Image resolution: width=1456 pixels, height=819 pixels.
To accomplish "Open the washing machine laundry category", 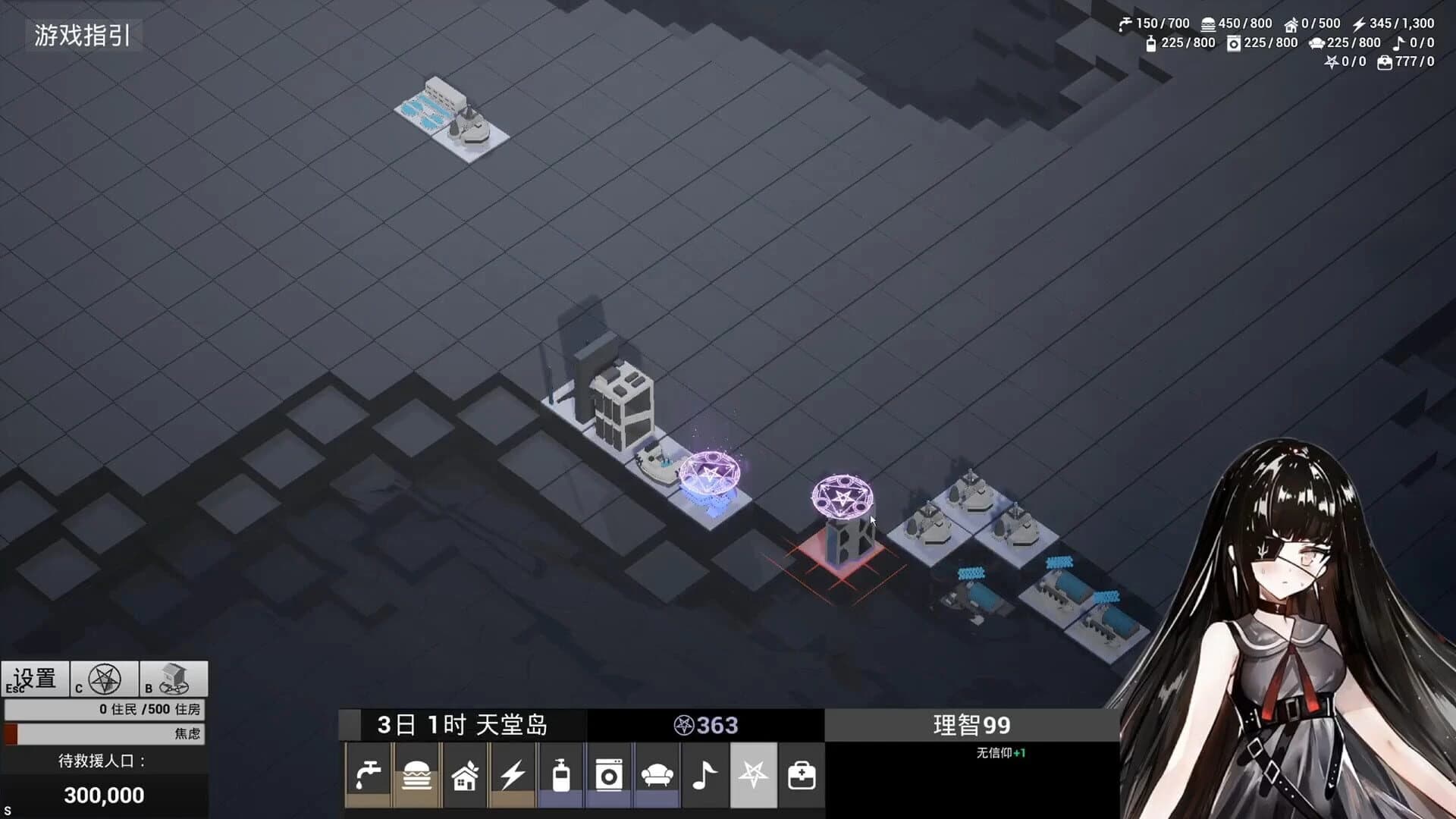I will [x=609, y=775].
